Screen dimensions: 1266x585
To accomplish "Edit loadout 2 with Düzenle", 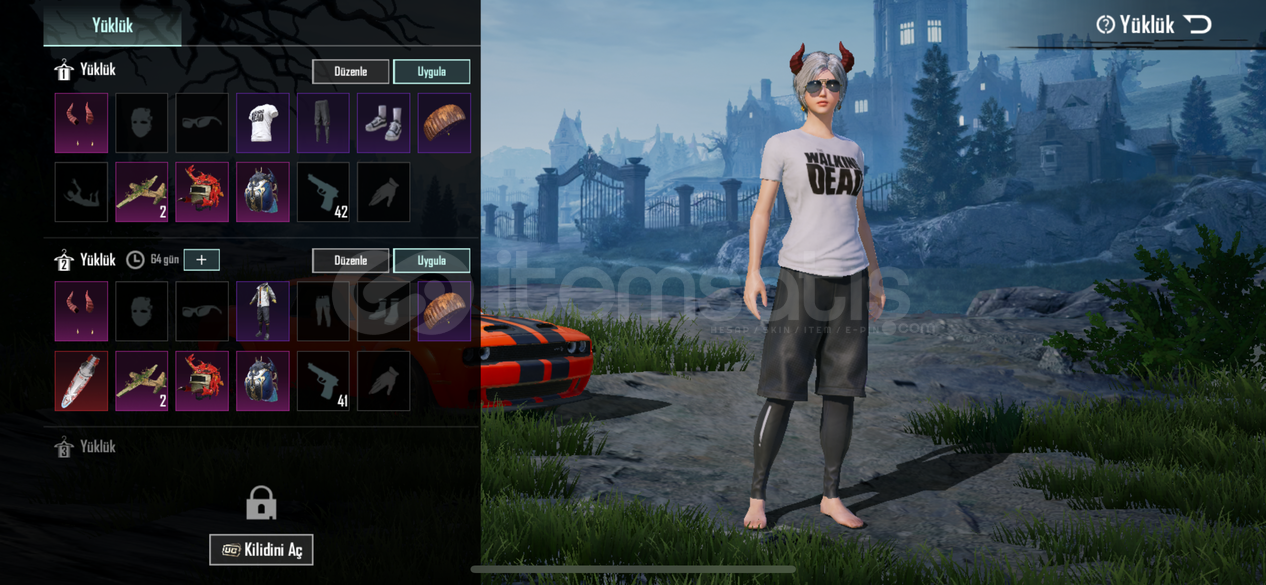I will click(x=350, y=261).
